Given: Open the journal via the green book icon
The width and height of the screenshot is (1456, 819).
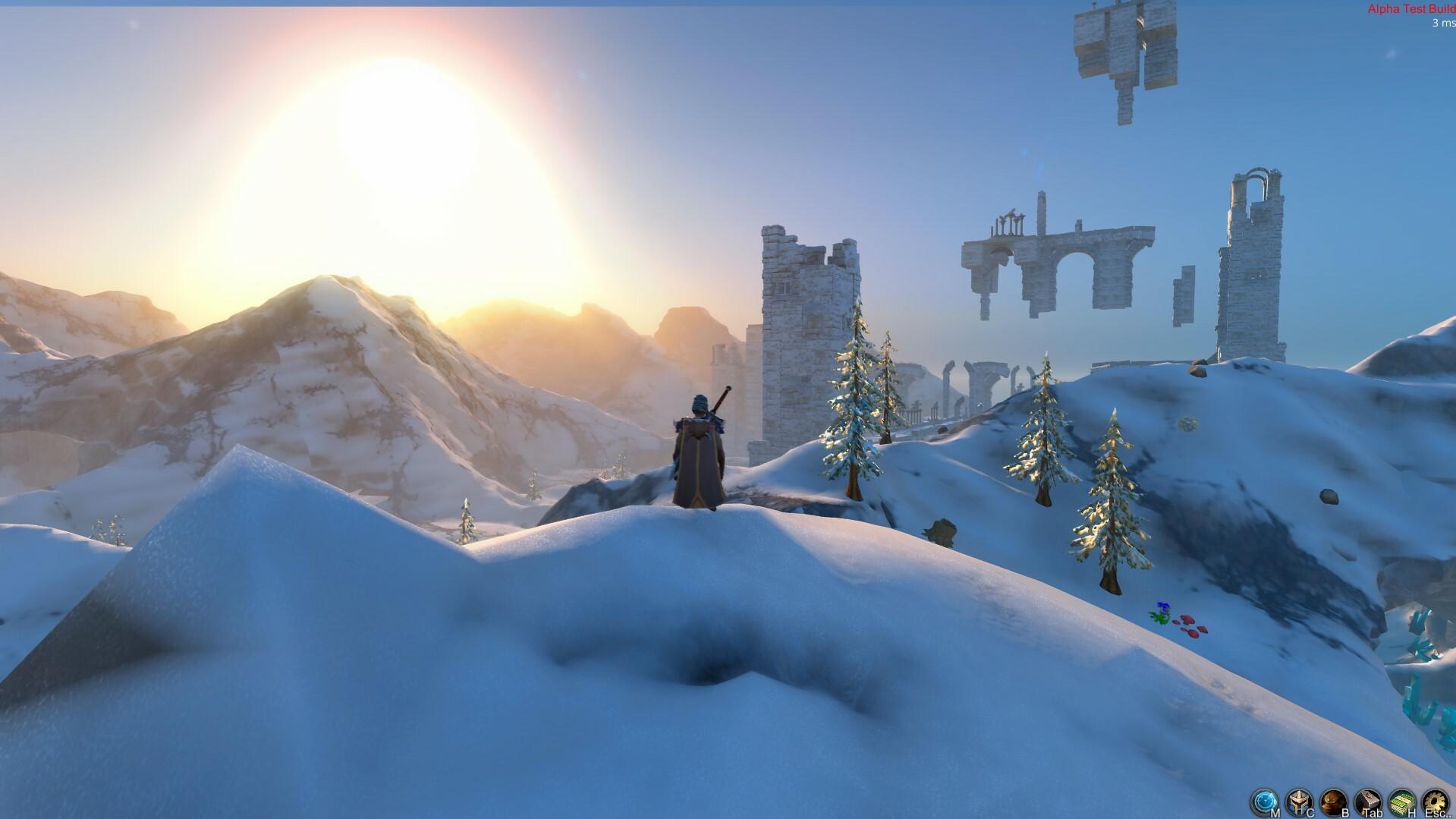Looking at the screenshot, I should click(1401, 799).
